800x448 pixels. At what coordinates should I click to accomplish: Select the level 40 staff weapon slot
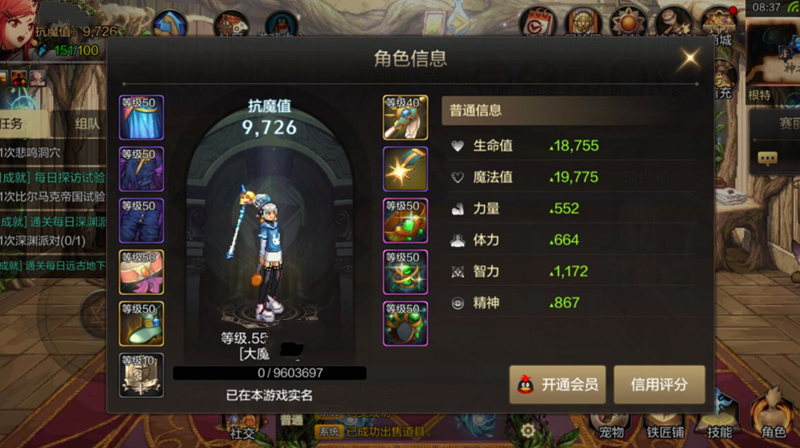[405, 118]
